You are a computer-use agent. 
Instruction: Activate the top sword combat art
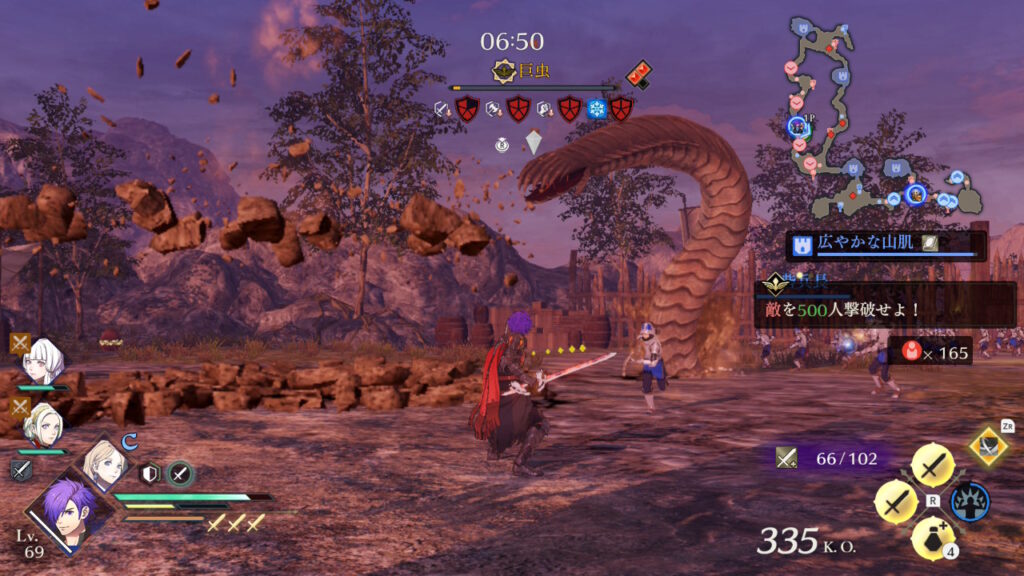coord(932,464)
